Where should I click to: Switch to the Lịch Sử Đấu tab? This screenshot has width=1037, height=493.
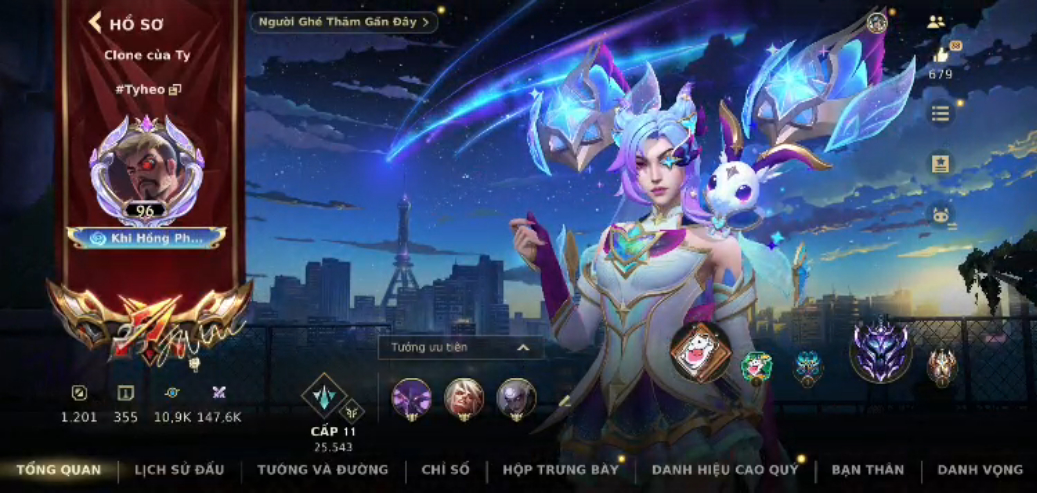pos(179,470)
